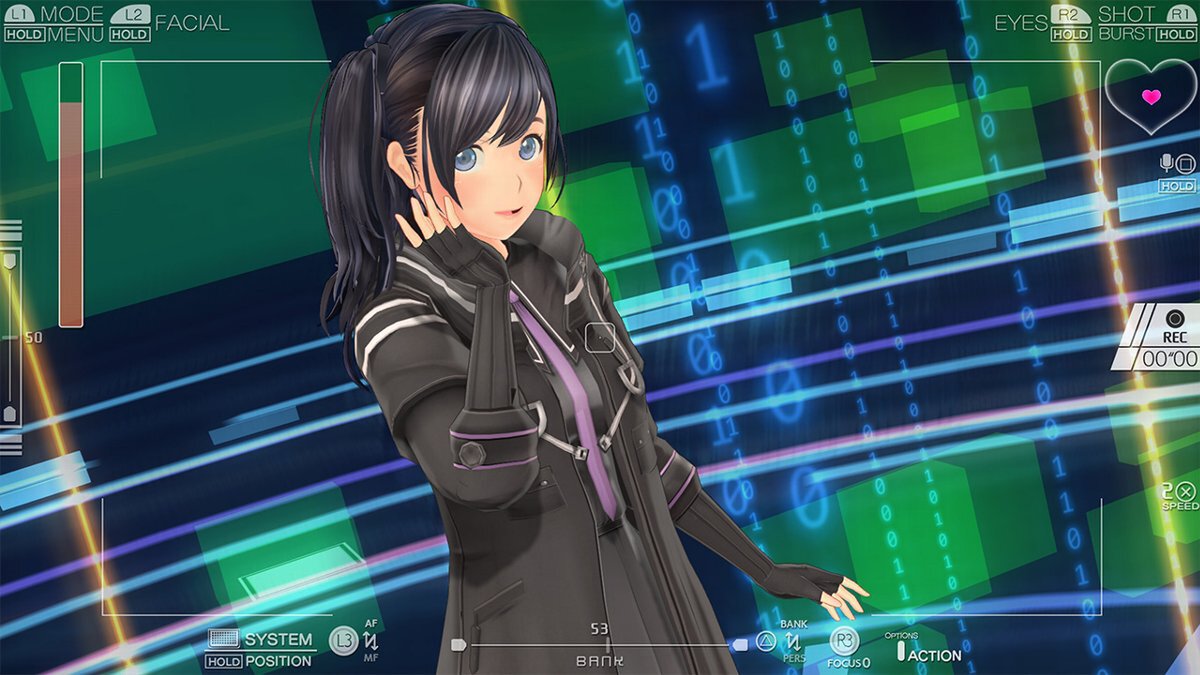The image size is (1200, 675).
Task: Click the FOCUS control label
Action: 848,662
